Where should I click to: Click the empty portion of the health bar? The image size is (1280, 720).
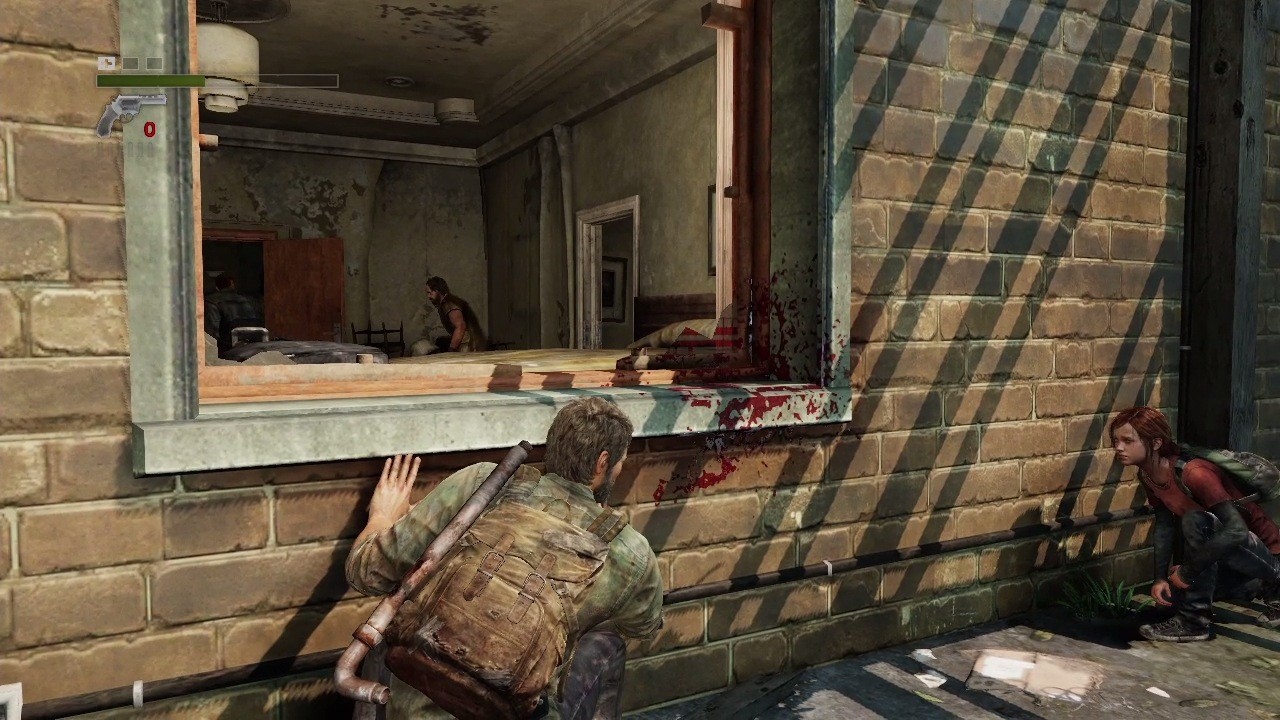[280, 80]
